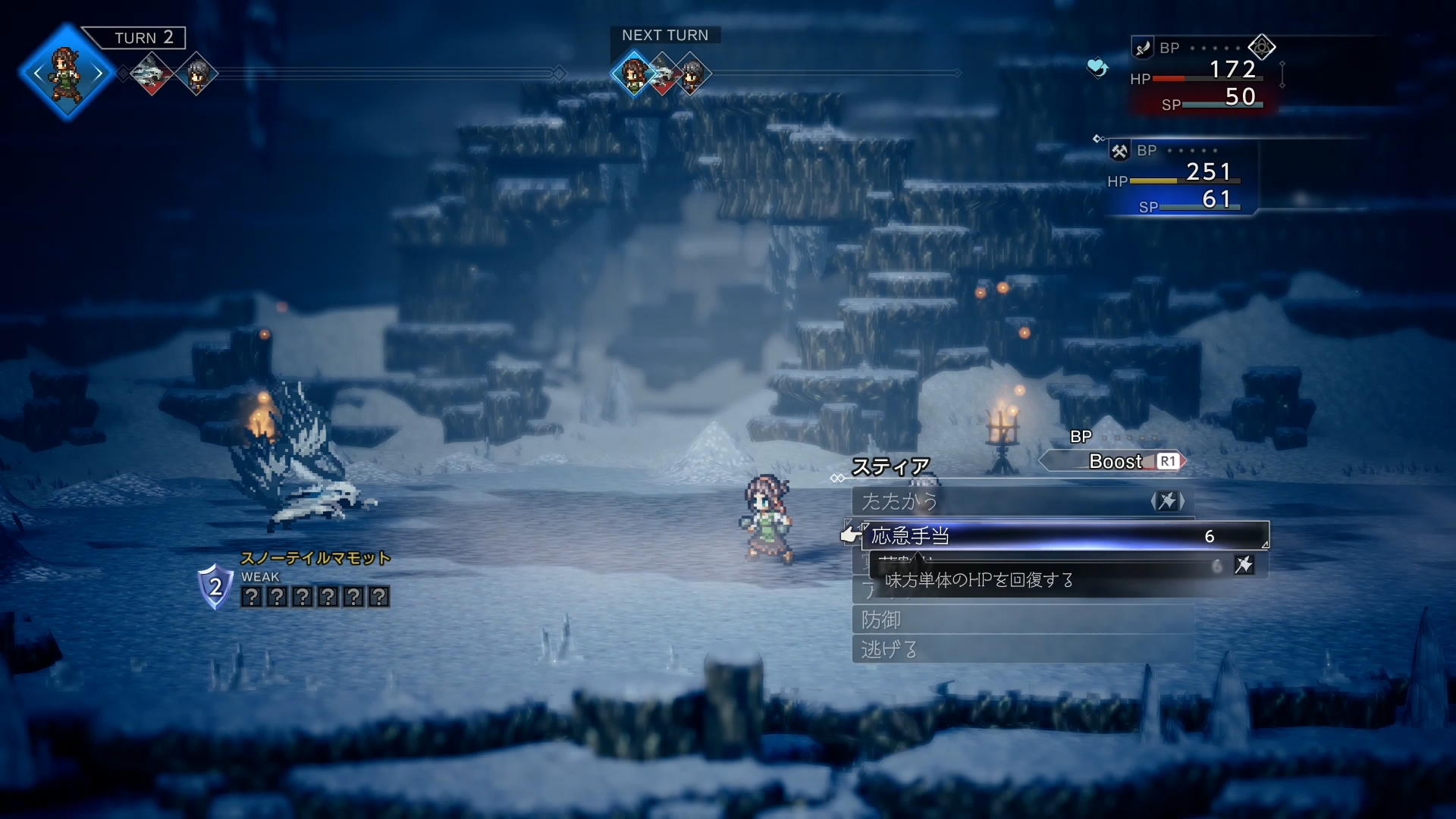
Task: Choose the 応急手当 first aid skill
Action: (1062, 536)
